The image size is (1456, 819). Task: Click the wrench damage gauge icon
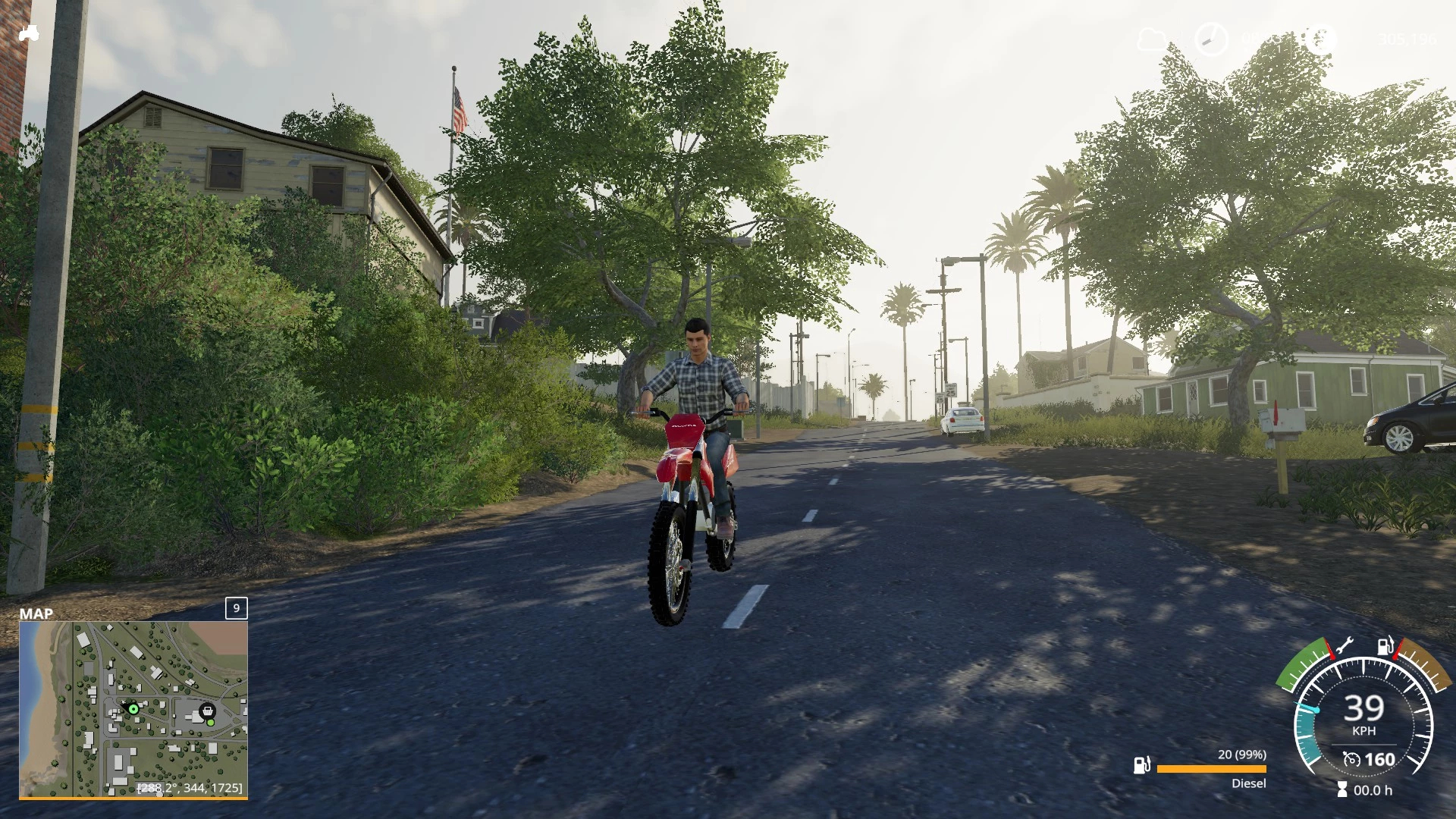(x=1344, y=647)
